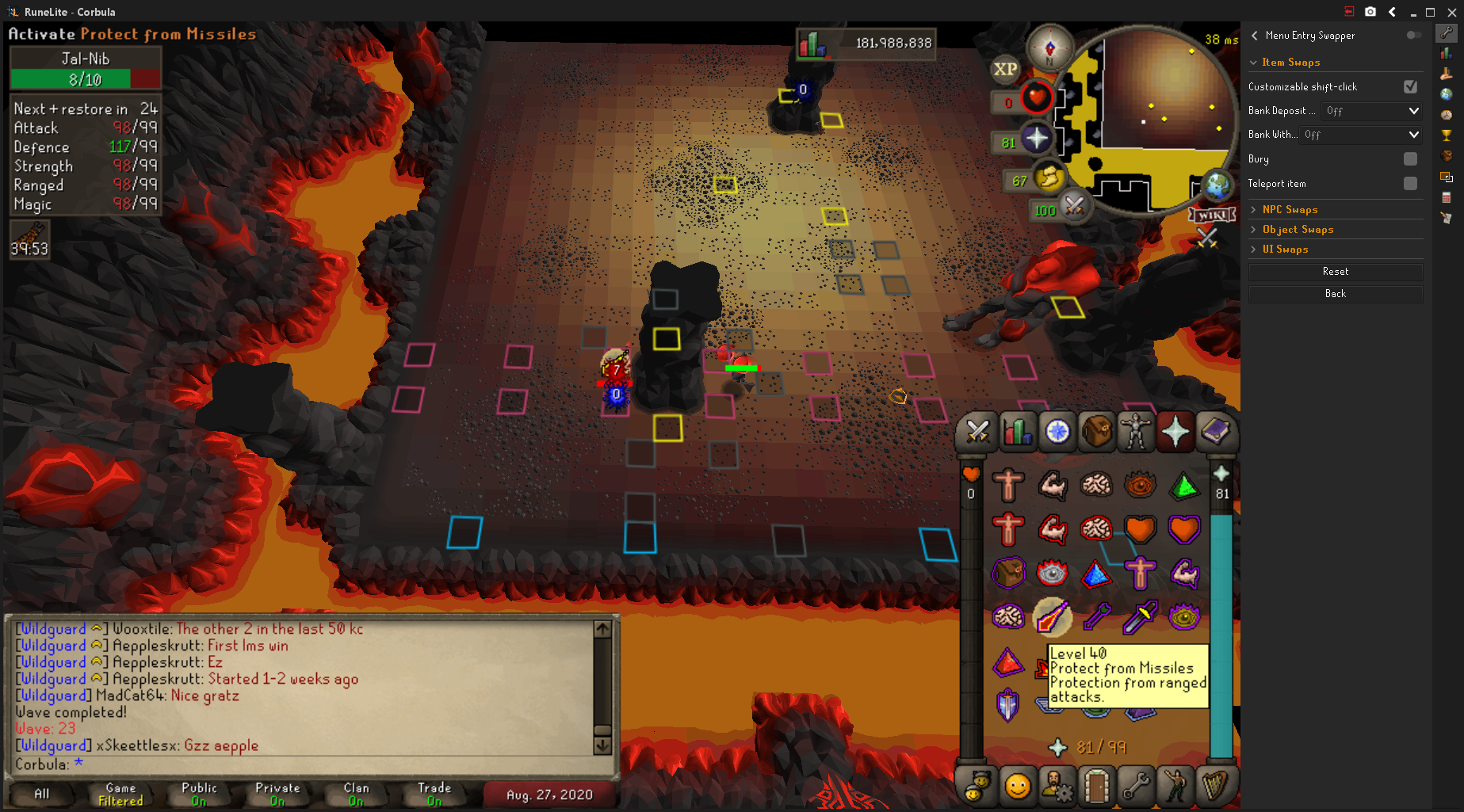
Task: Collapse the Item Swaps section
Action: 1290,63
